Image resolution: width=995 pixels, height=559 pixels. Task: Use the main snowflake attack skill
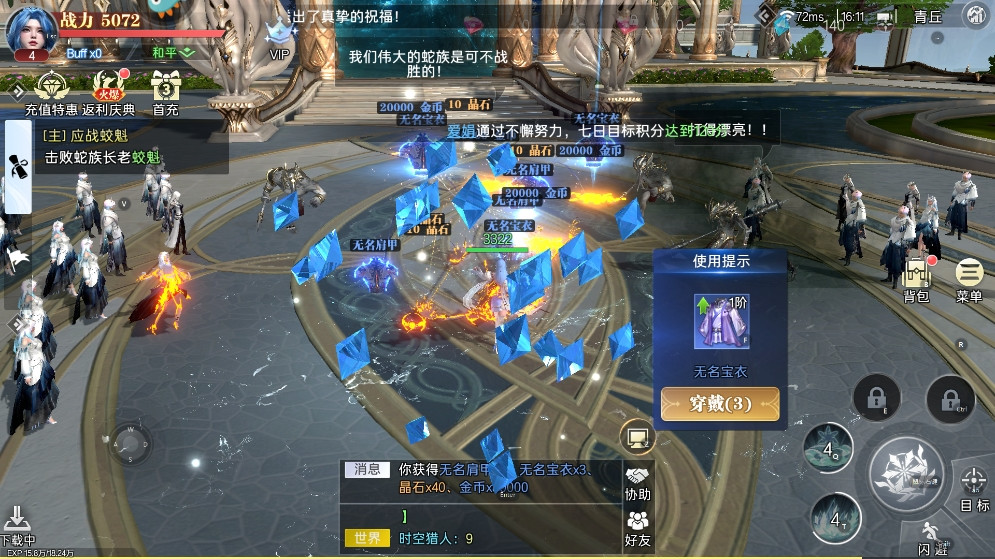[x=906, y=472]
